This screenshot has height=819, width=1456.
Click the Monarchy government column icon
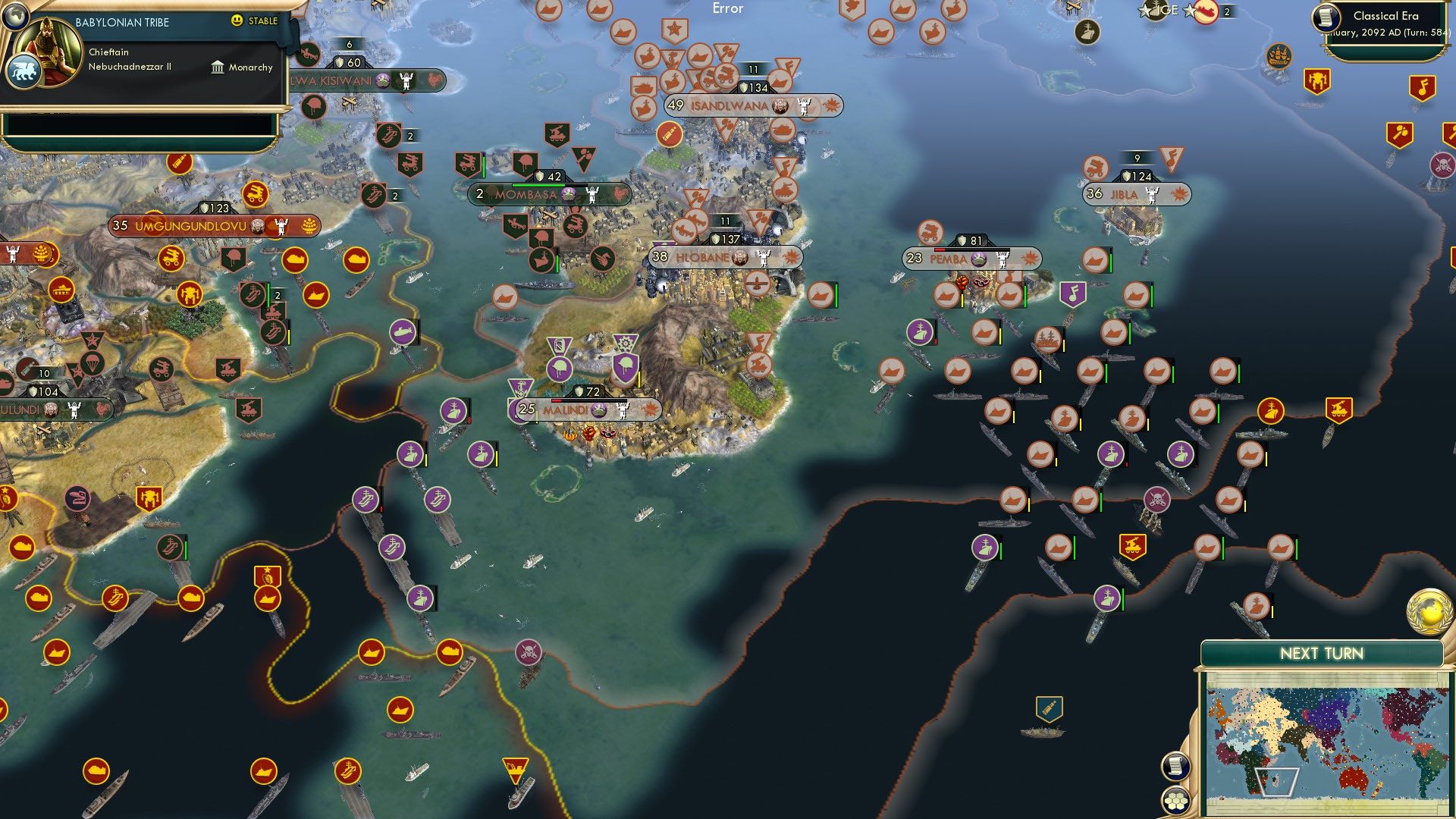218,67
